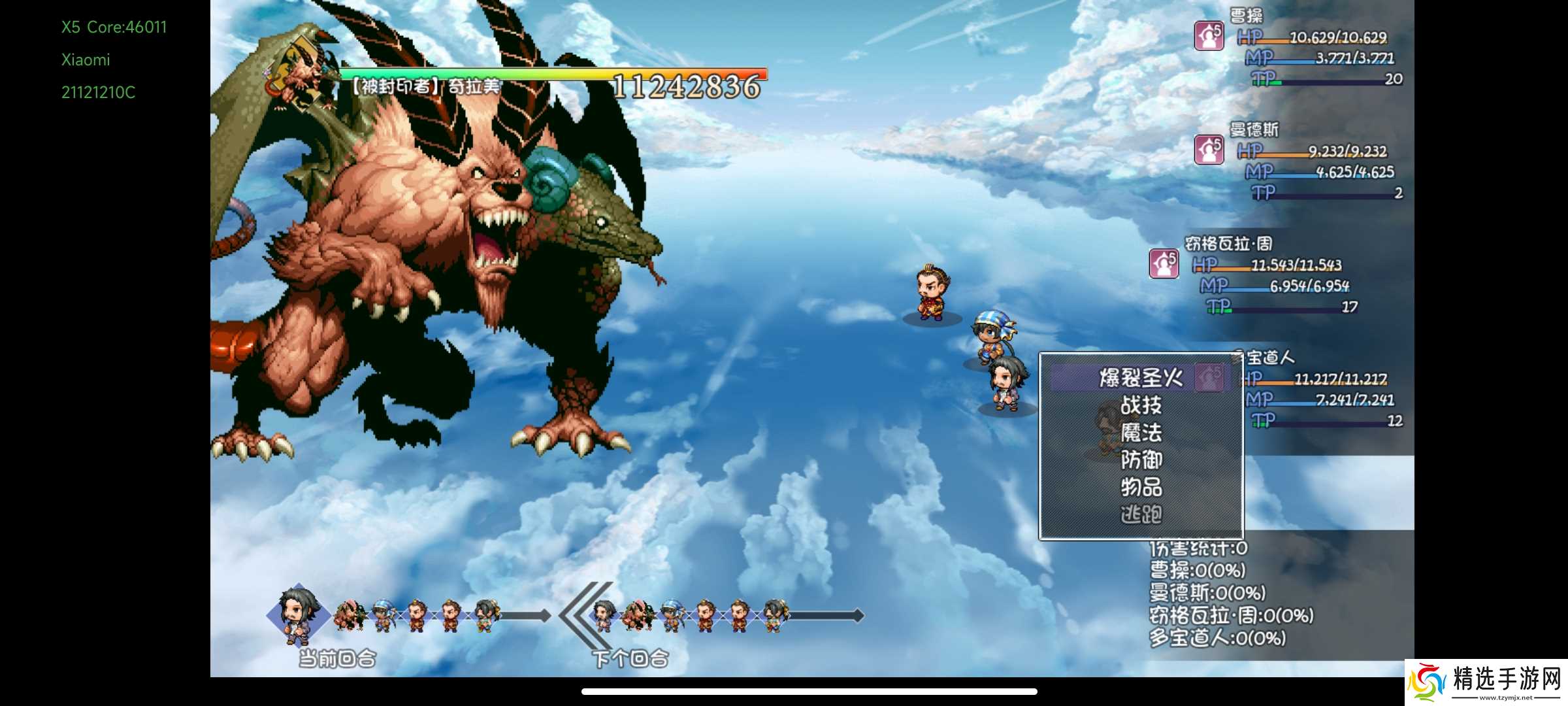
Task: Open the 物品 items menu
Action: [1141, 487]
